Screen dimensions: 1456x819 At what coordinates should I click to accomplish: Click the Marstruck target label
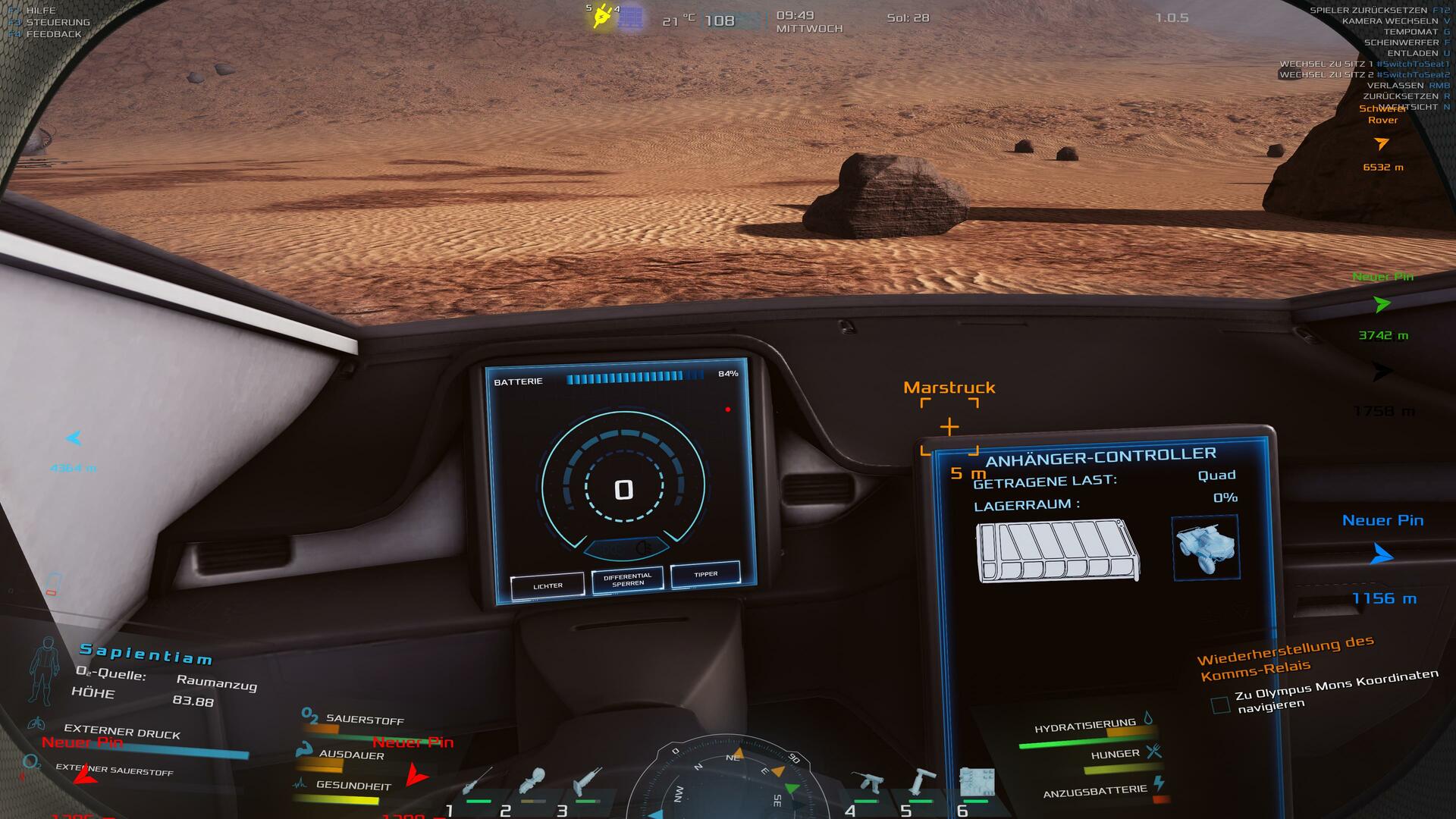pyautogui.click(x=949, y=388)
